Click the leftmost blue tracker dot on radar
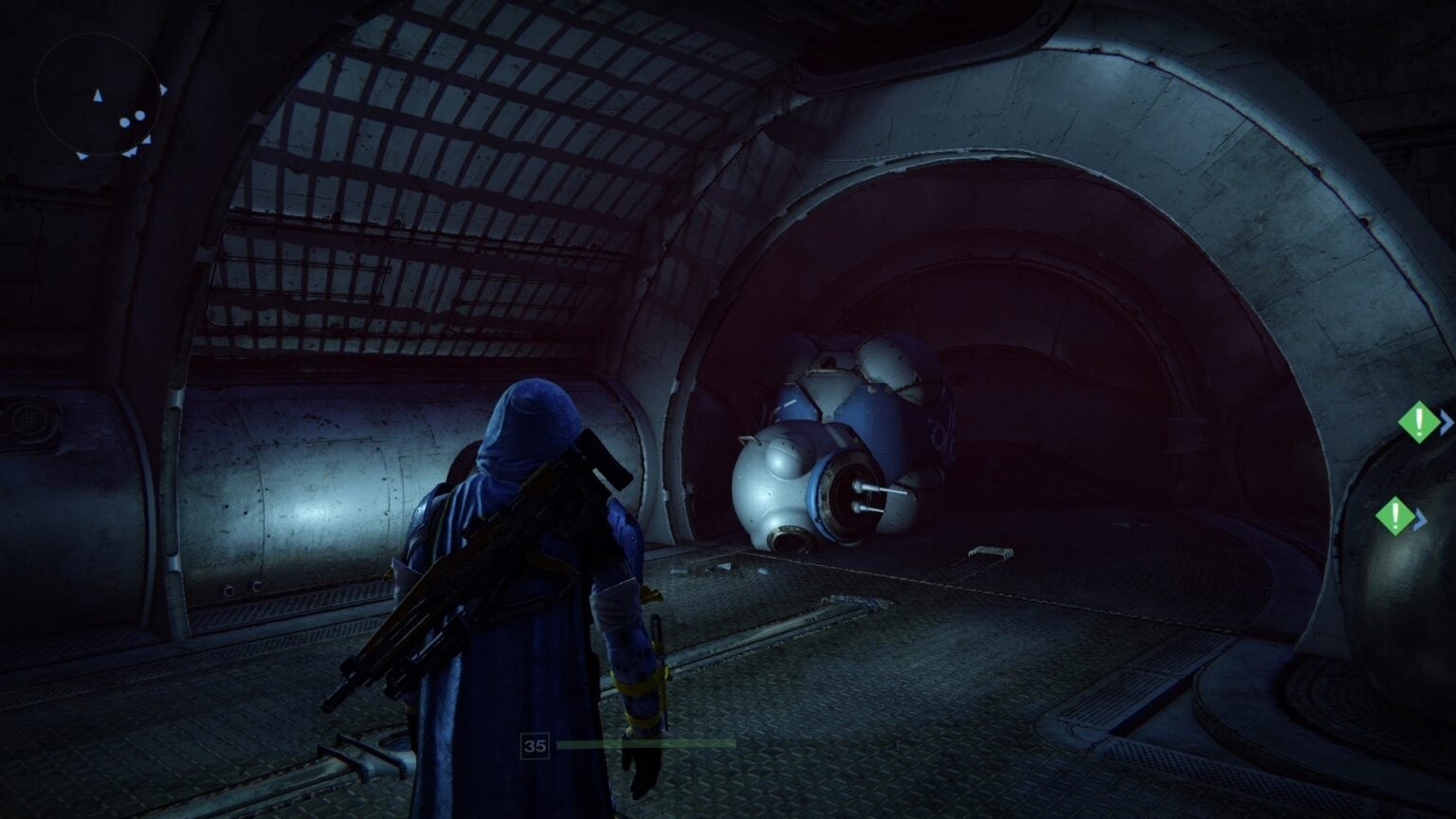This screenshot has height=819, width=1456. [x=124, y=122]
